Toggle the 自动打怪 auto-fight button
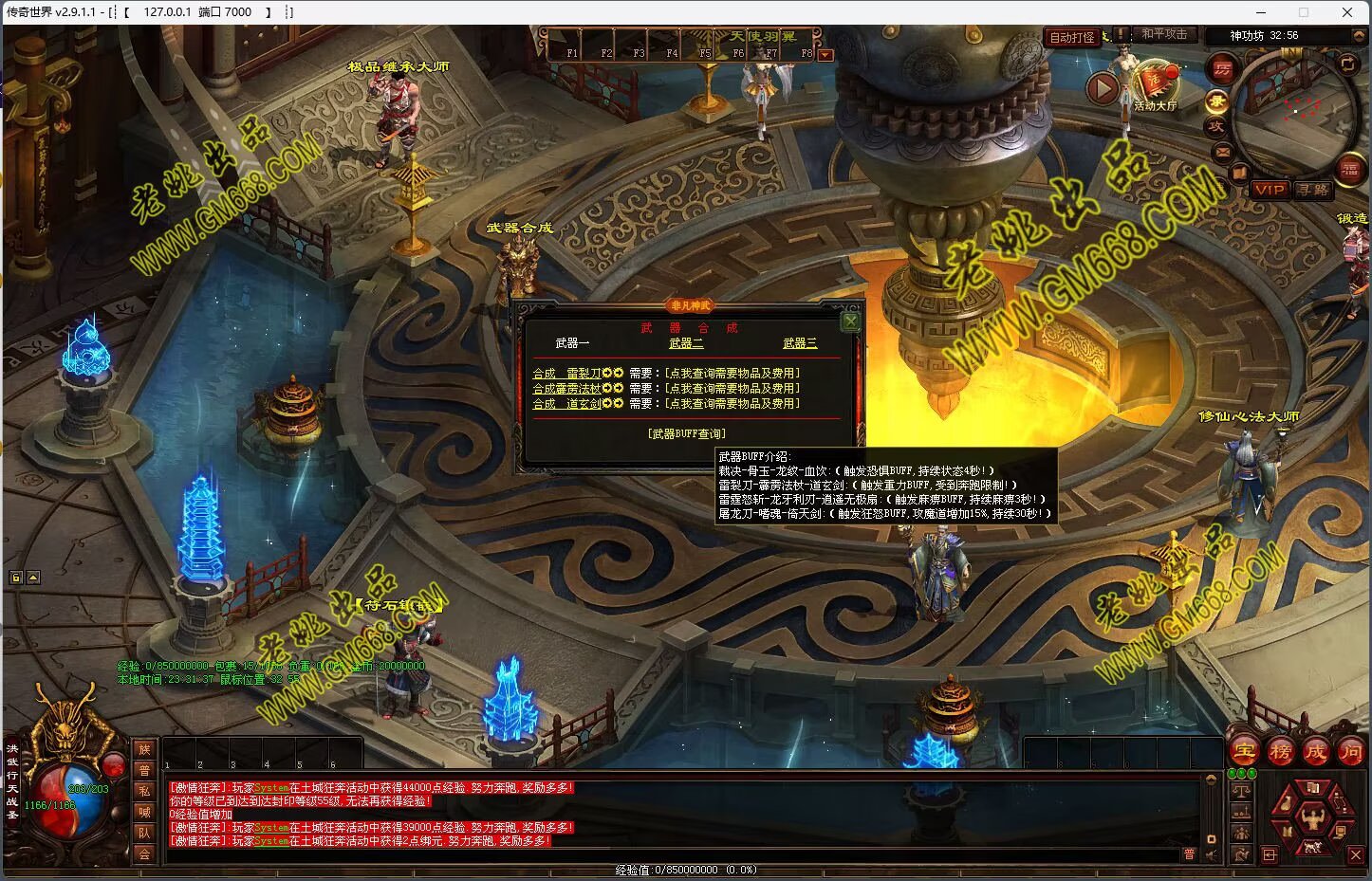 point(1072,38)
